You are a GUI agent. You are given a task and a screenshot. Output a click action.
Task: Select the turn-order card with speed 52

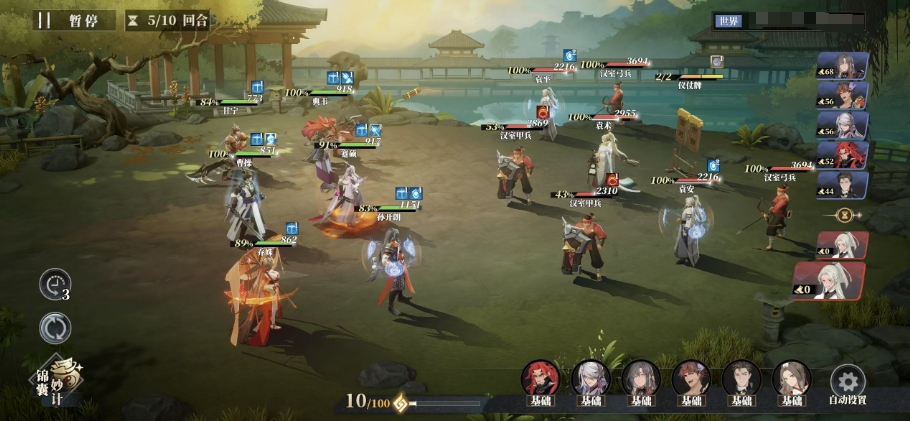click(843, 155)
